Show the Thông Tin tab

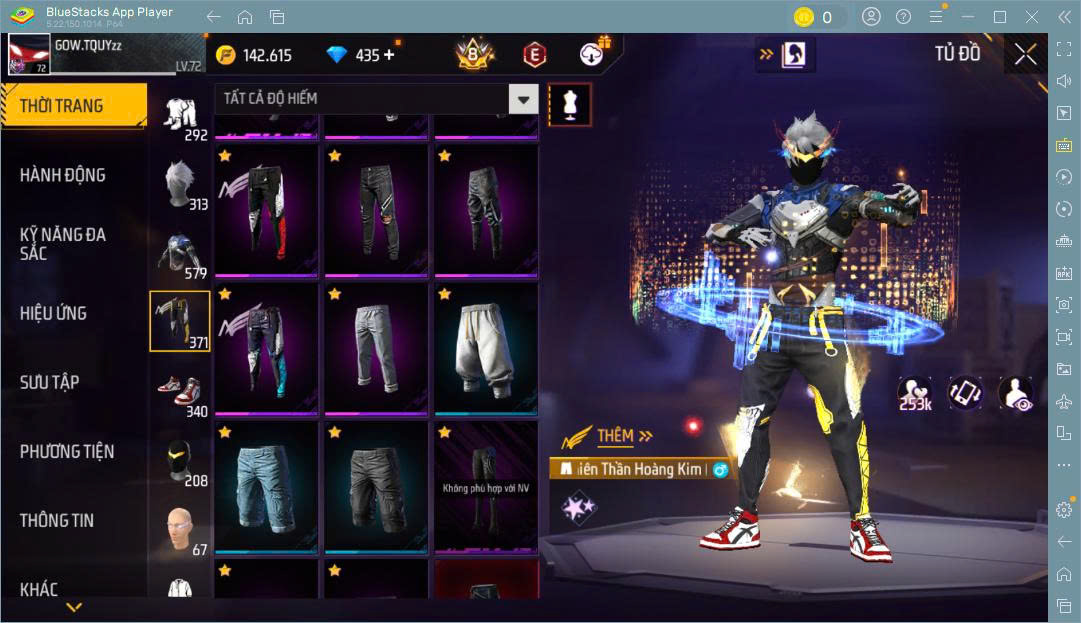tap(56, 520)
